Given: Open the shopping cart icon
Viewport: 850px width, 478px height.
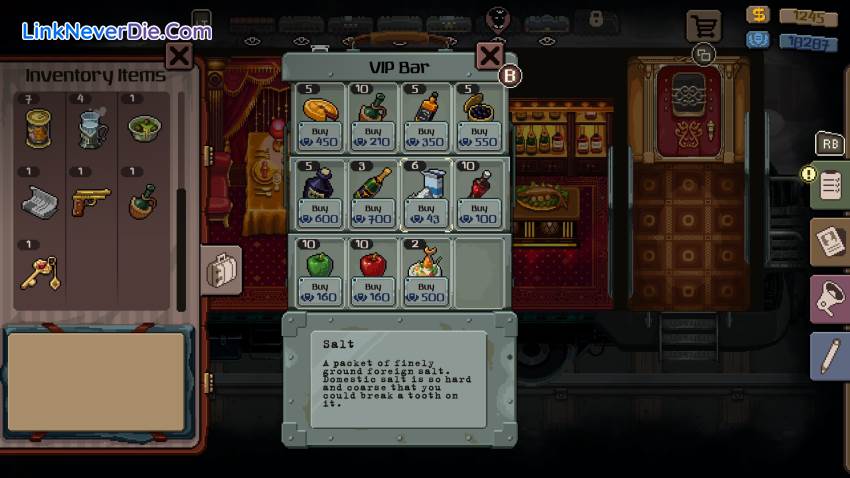Looking at the screenshot, I should [x=704, y=26].
